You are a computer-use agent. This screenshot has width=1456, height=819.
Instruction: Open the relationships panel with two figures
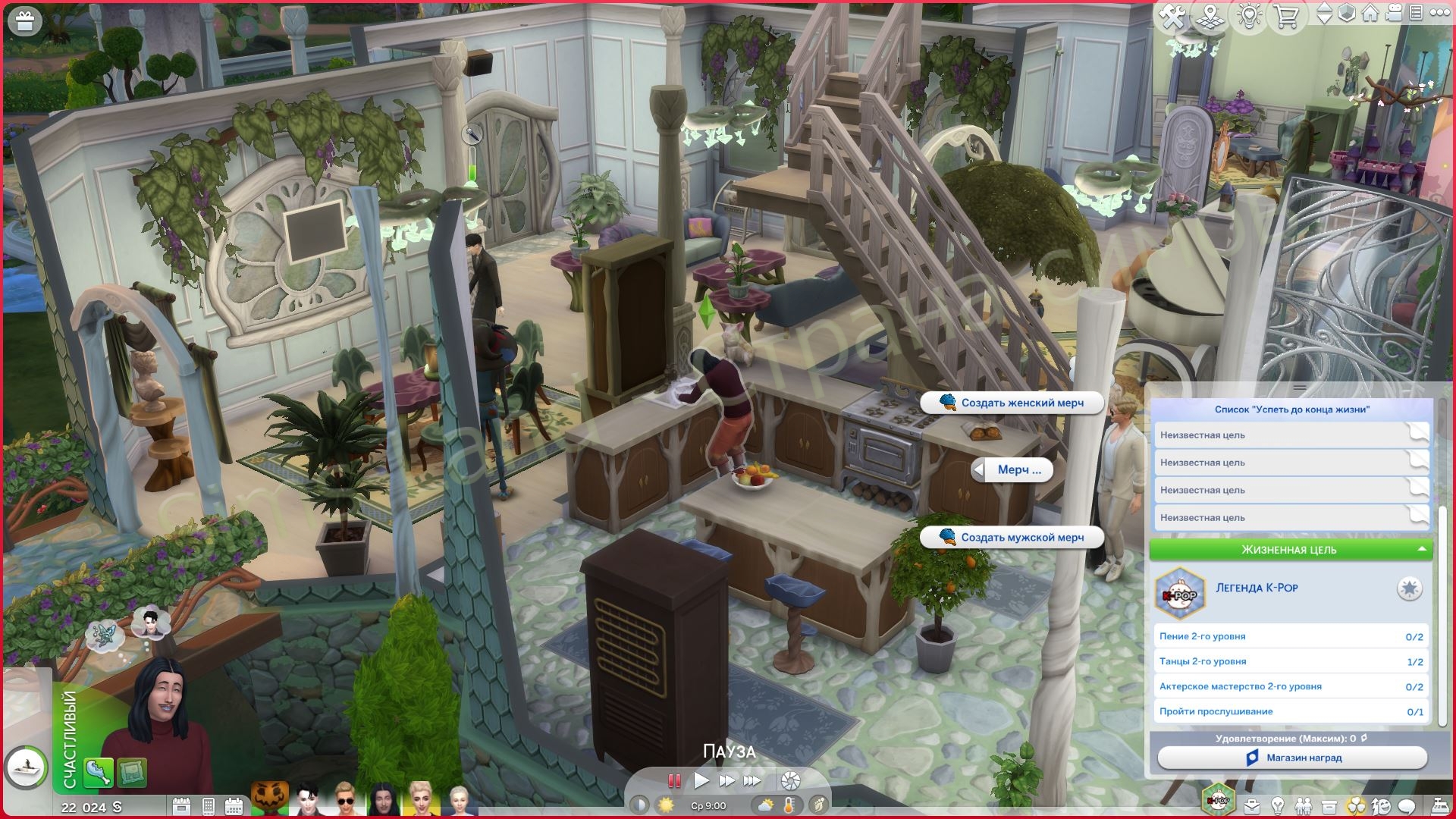coord(1303,805)
